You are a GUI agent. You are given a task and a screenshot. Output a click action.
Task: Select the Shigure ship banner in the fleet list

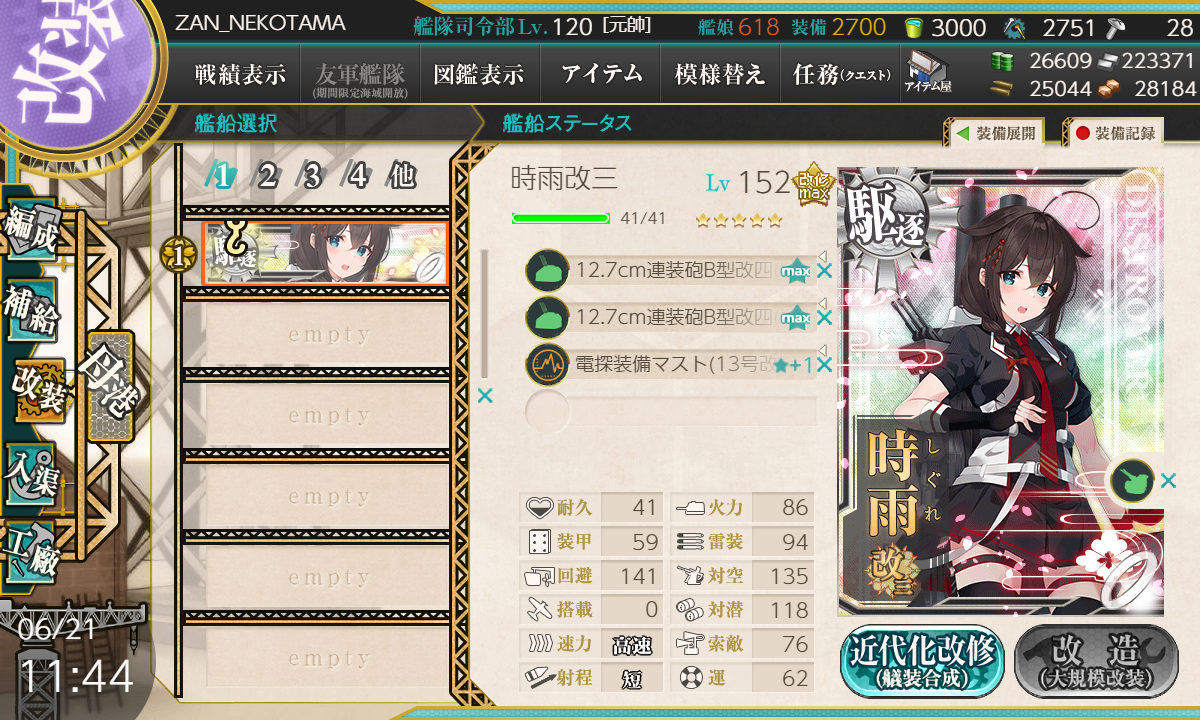click(x=325, y=253)
